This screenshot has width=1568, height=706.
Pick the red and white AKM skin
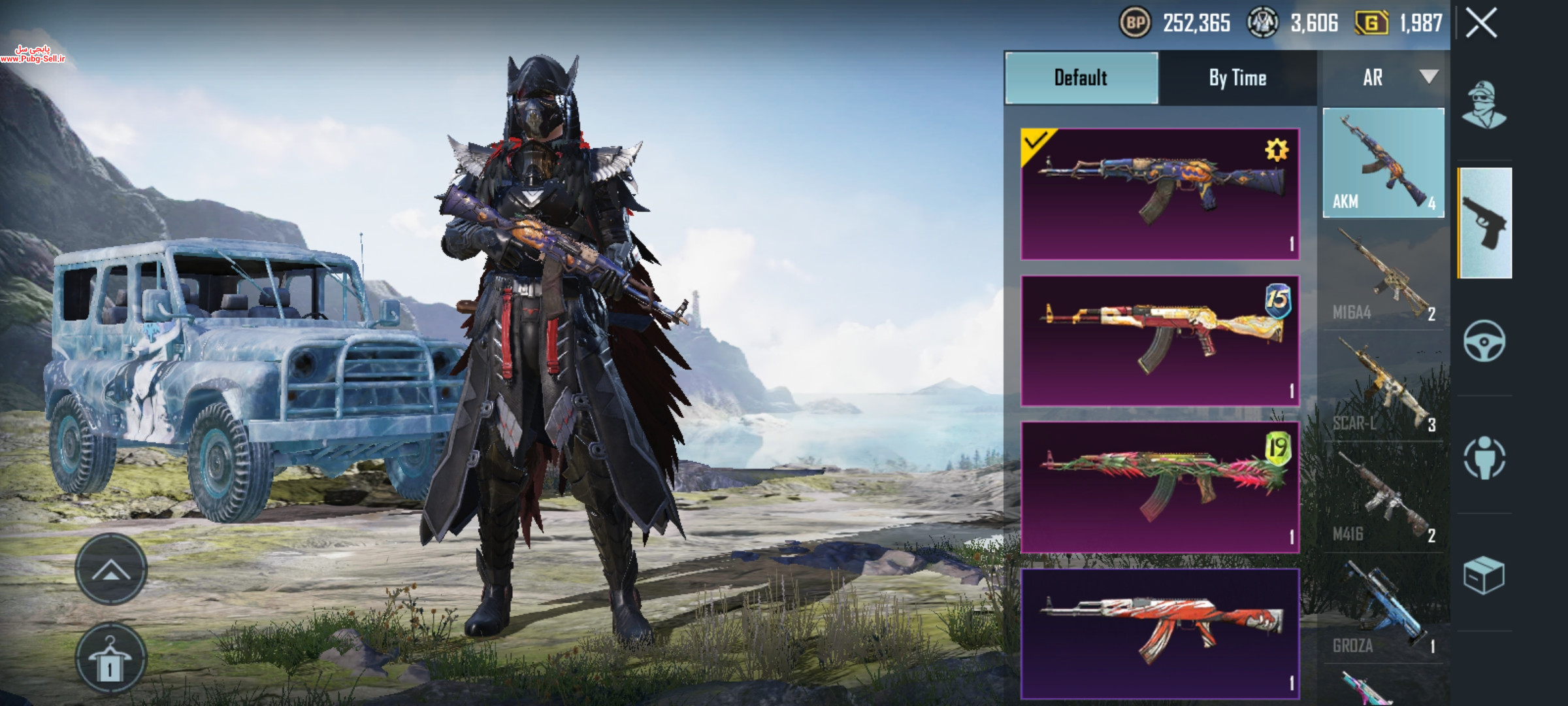pyautogui.click(x=1160, y=633)
